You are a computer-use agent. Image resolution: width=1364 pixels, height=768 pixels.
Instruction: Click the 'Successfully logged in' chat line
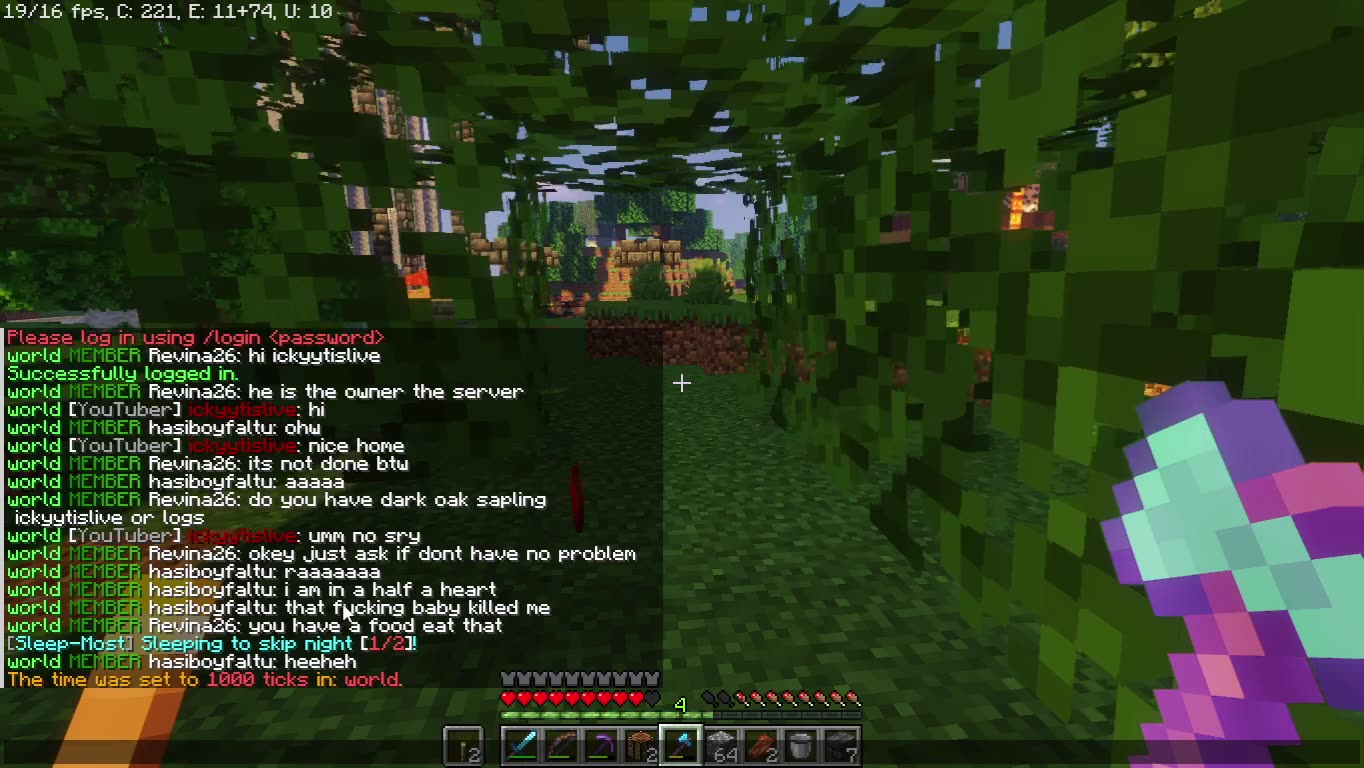[x=118, y=373]
